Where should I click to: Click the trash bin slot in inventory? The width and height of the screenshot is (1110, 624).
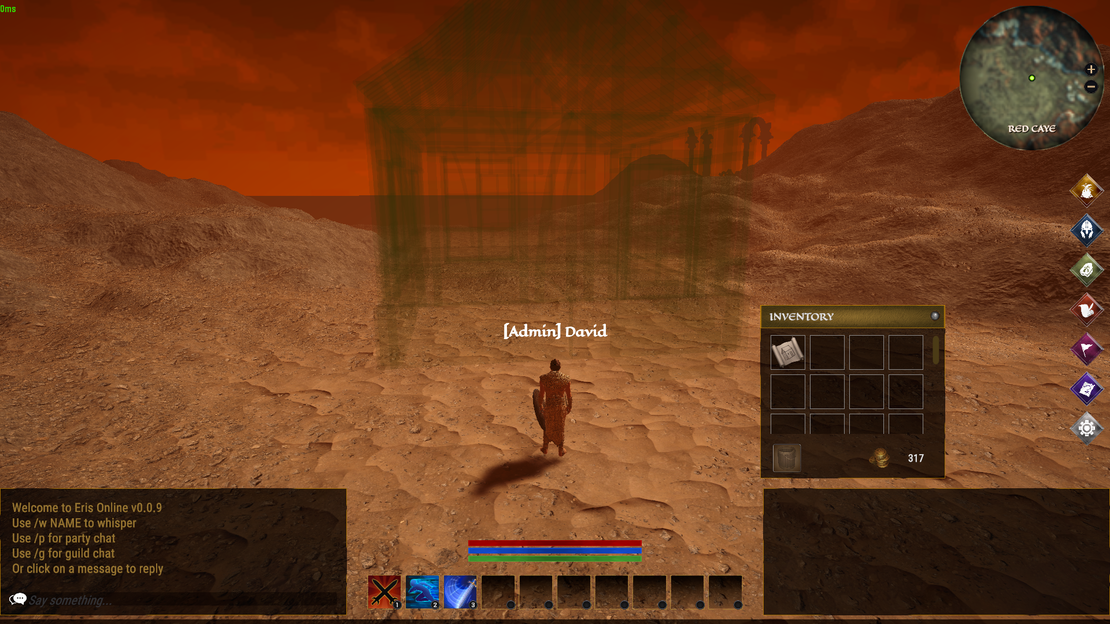coord(787,458)
